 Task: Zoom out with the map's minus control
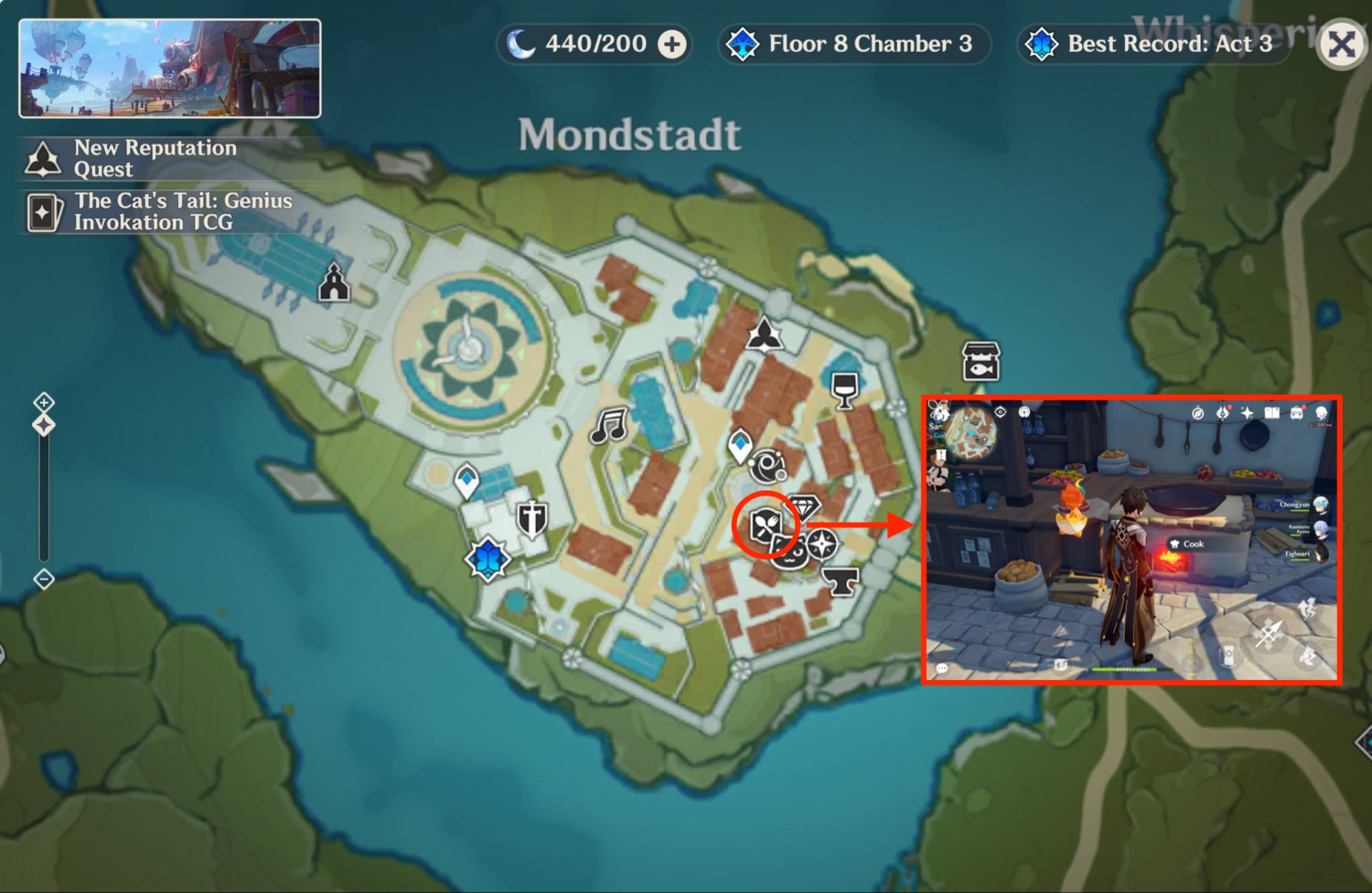[44, 579]
